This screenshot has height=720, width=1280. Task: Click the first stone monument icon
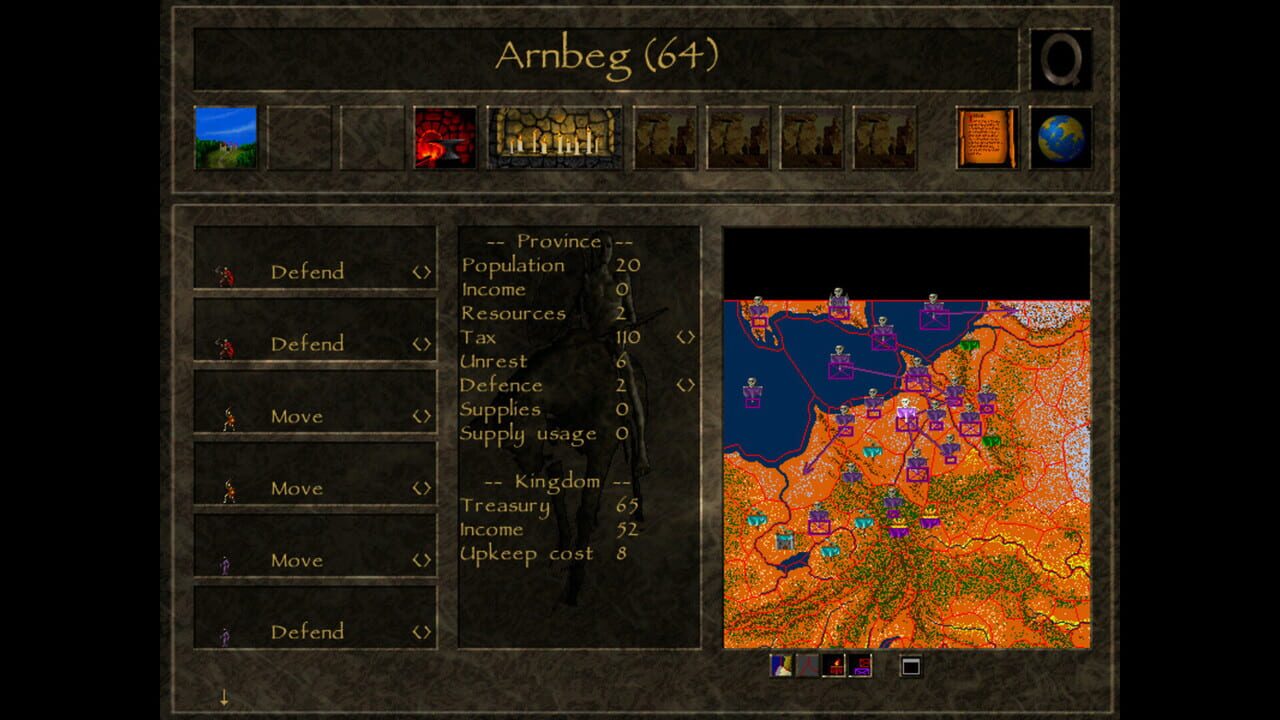coord(666,140)
